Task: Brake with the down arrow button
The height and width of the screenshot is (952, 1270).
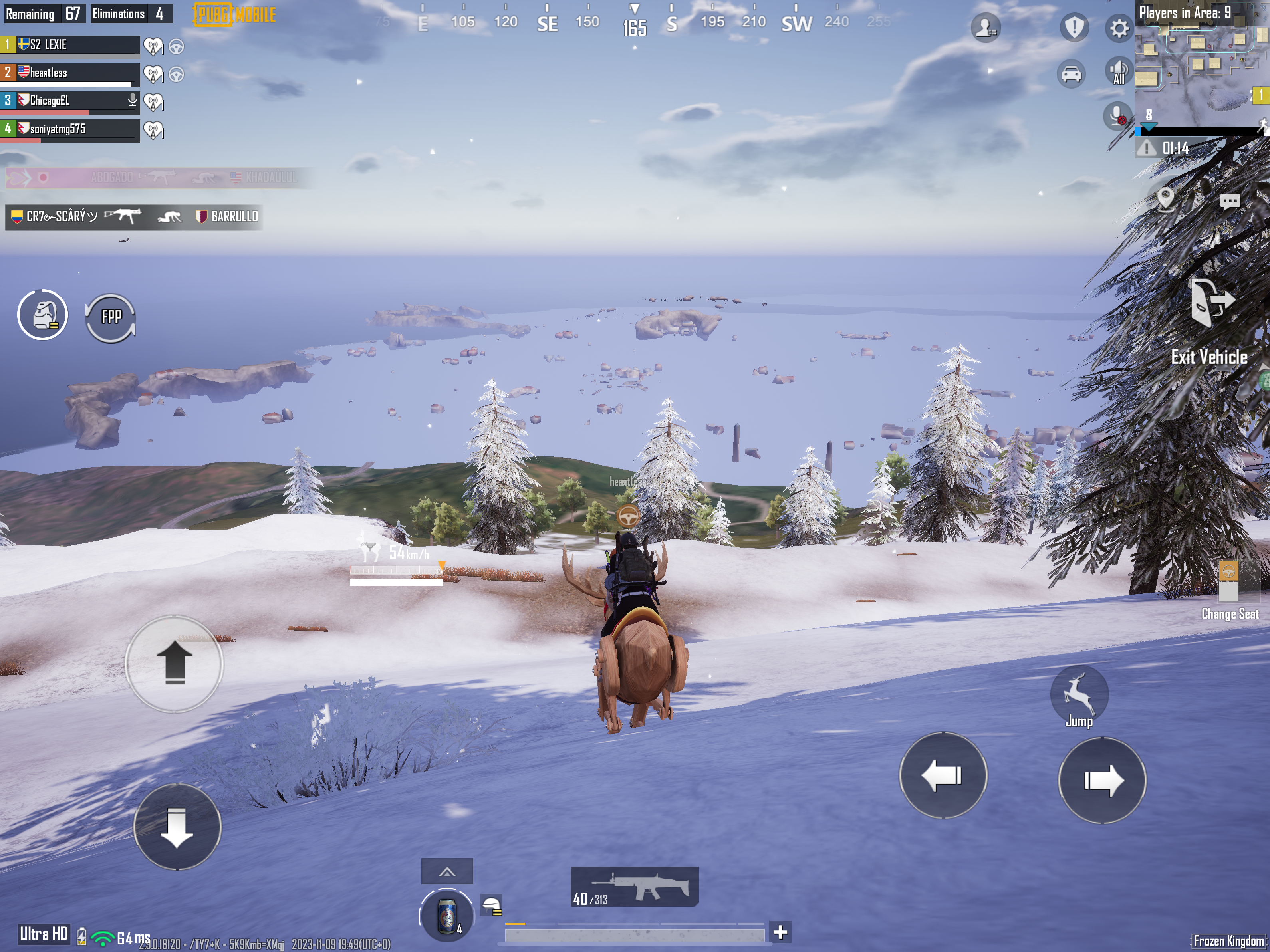Action: [177, 827]
